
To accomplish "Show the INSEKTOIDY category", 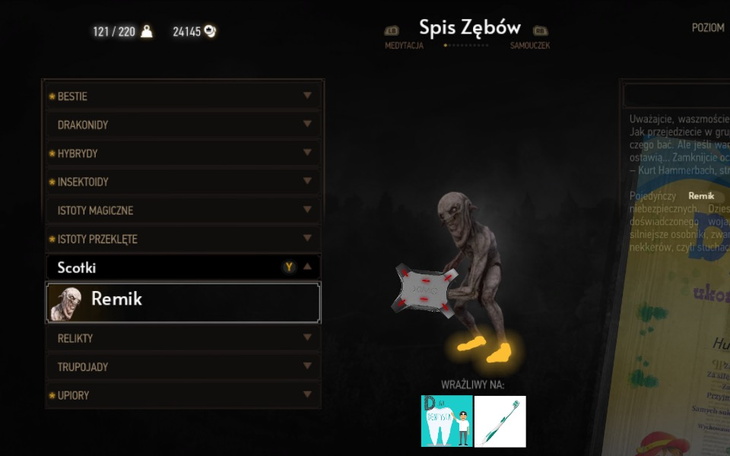I will (x=182, y=182).
